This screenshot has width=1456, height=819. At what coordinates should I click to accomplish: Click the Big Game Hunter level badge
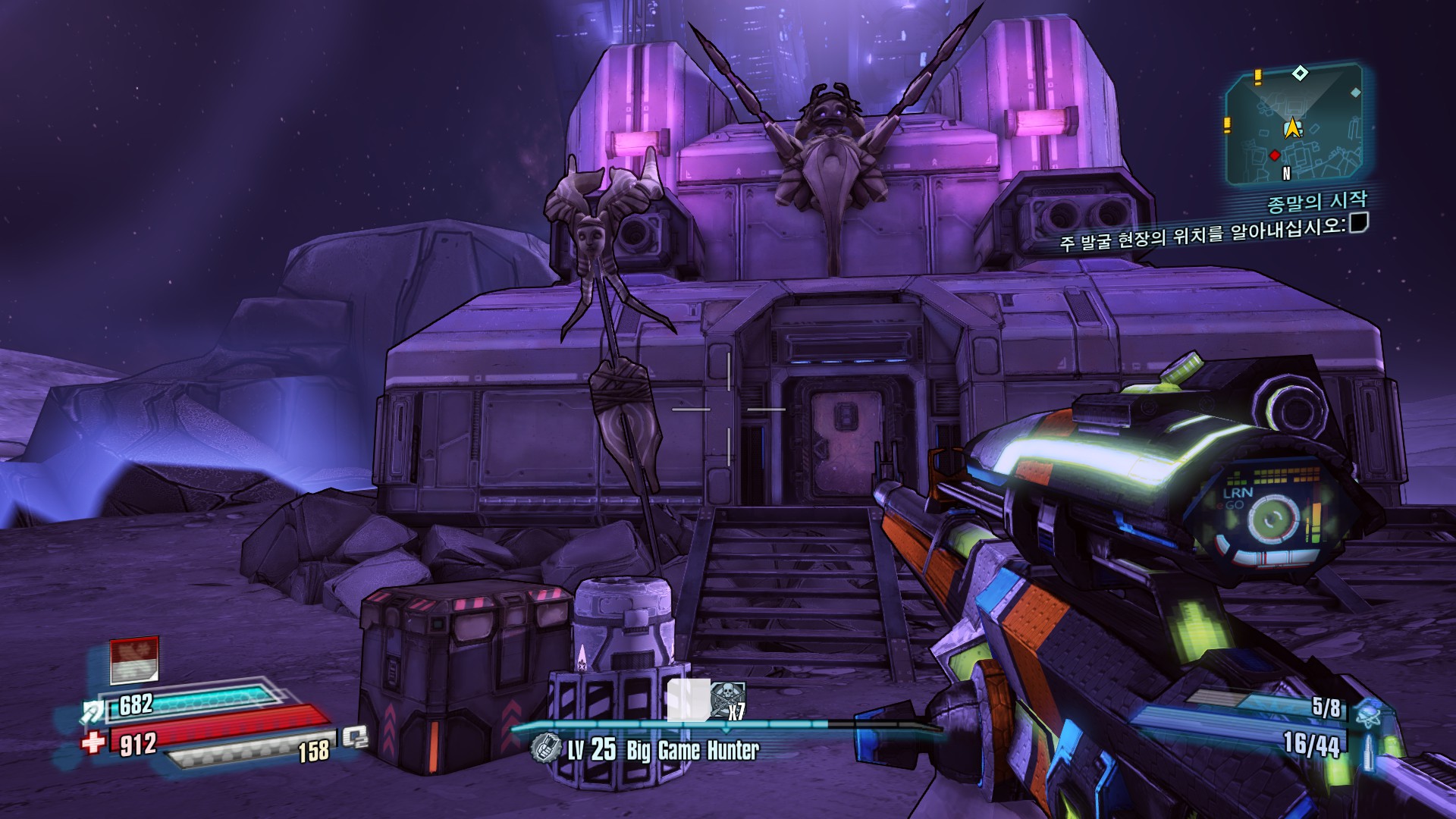tap(544, 749)
